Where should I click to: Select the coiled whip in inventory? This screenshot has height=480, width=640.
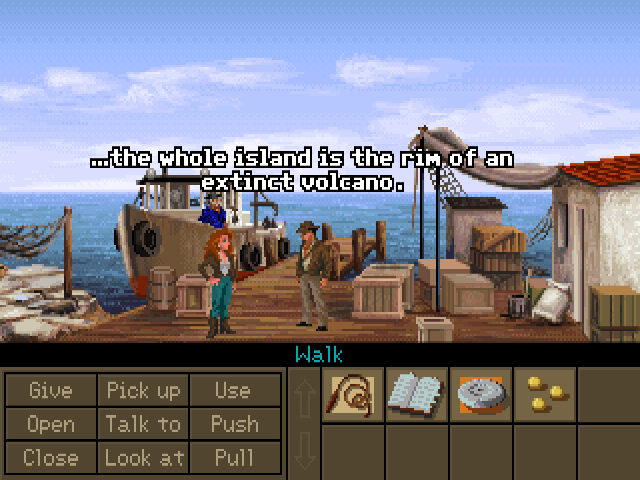[x=353, y=393]
